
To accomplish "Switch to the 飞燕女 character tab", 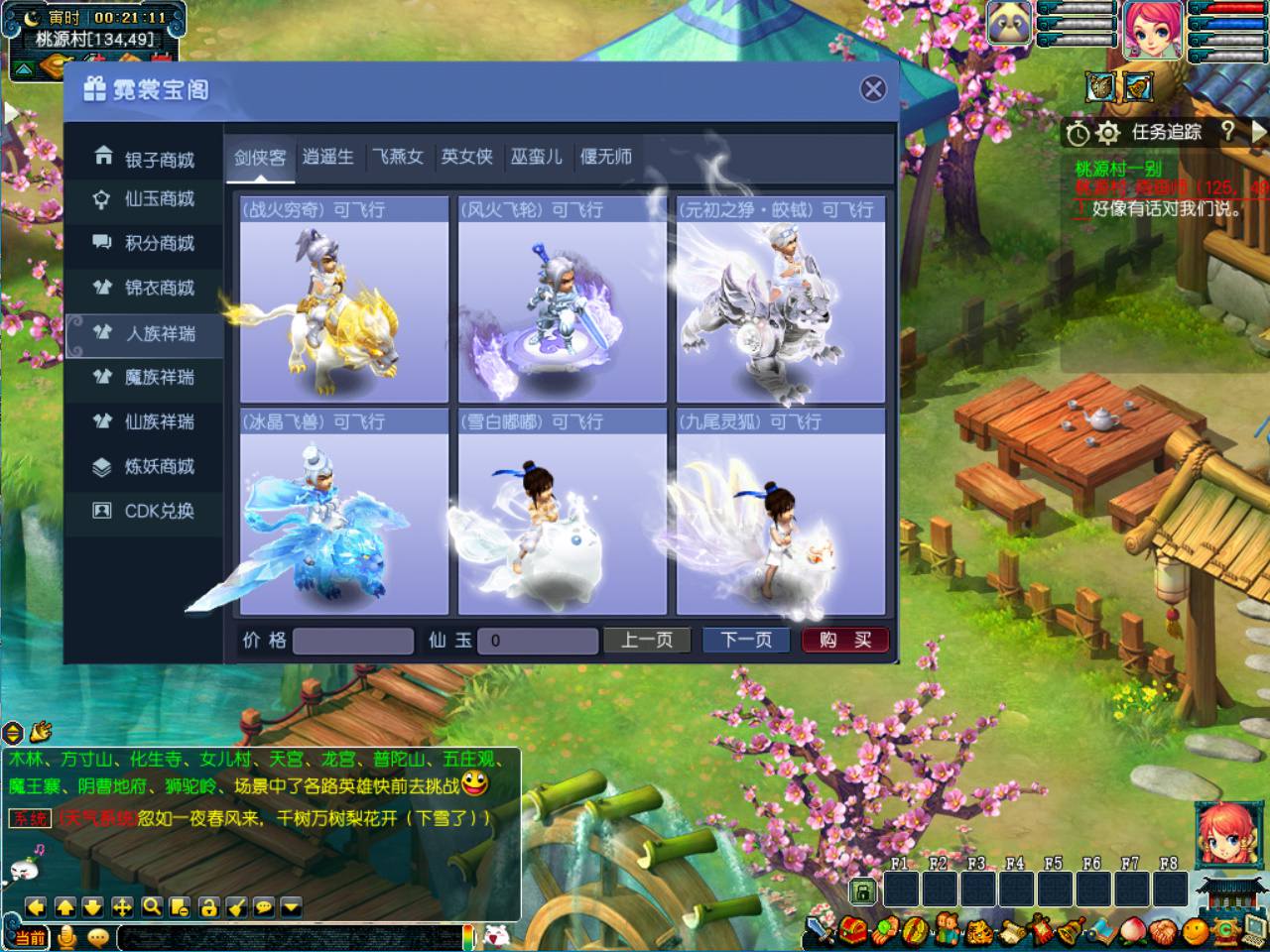I will [x=398, y=157].
